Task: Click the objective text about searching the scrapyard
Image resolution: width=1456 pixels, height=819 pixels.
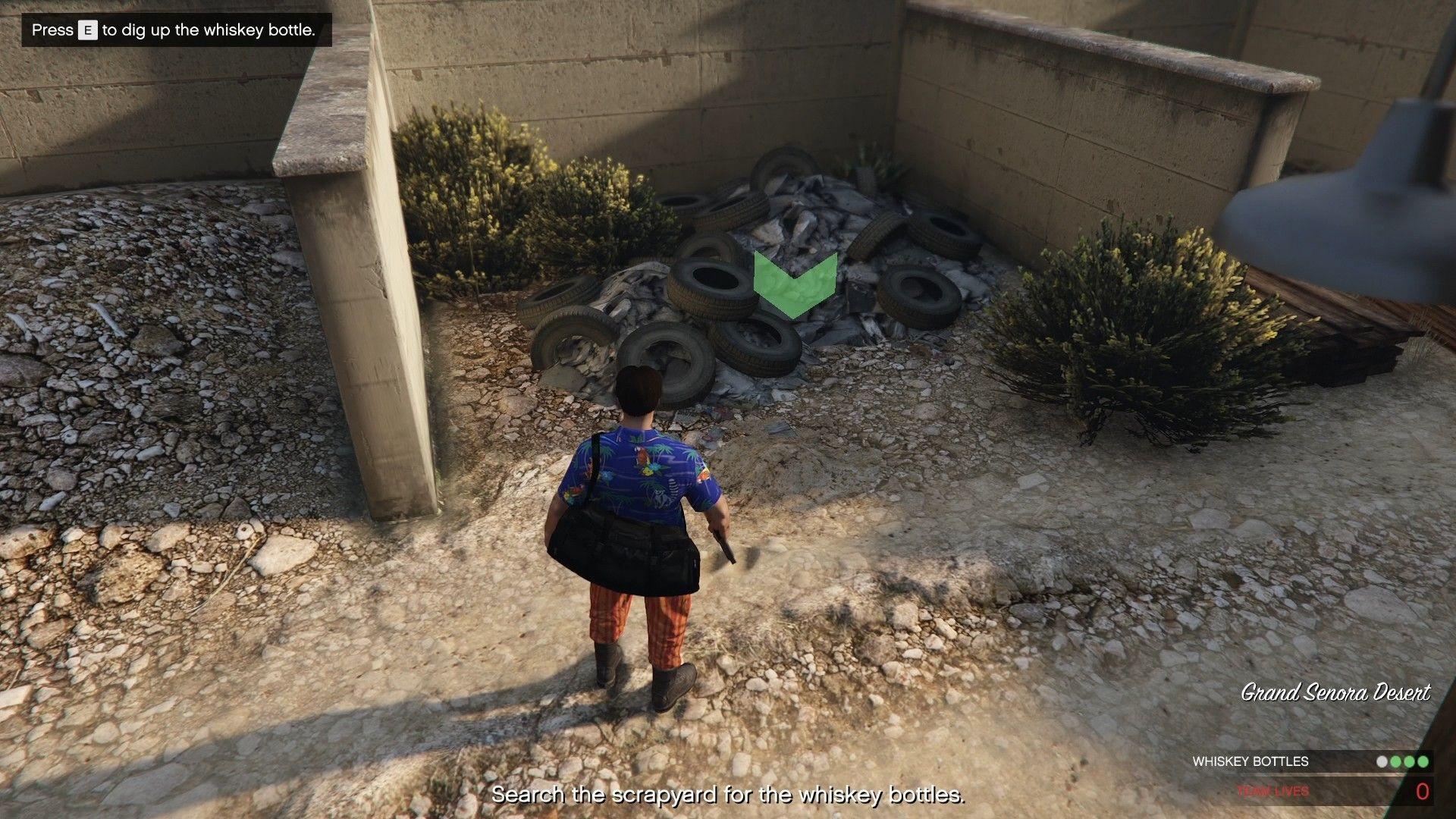Action: (728, 796)
